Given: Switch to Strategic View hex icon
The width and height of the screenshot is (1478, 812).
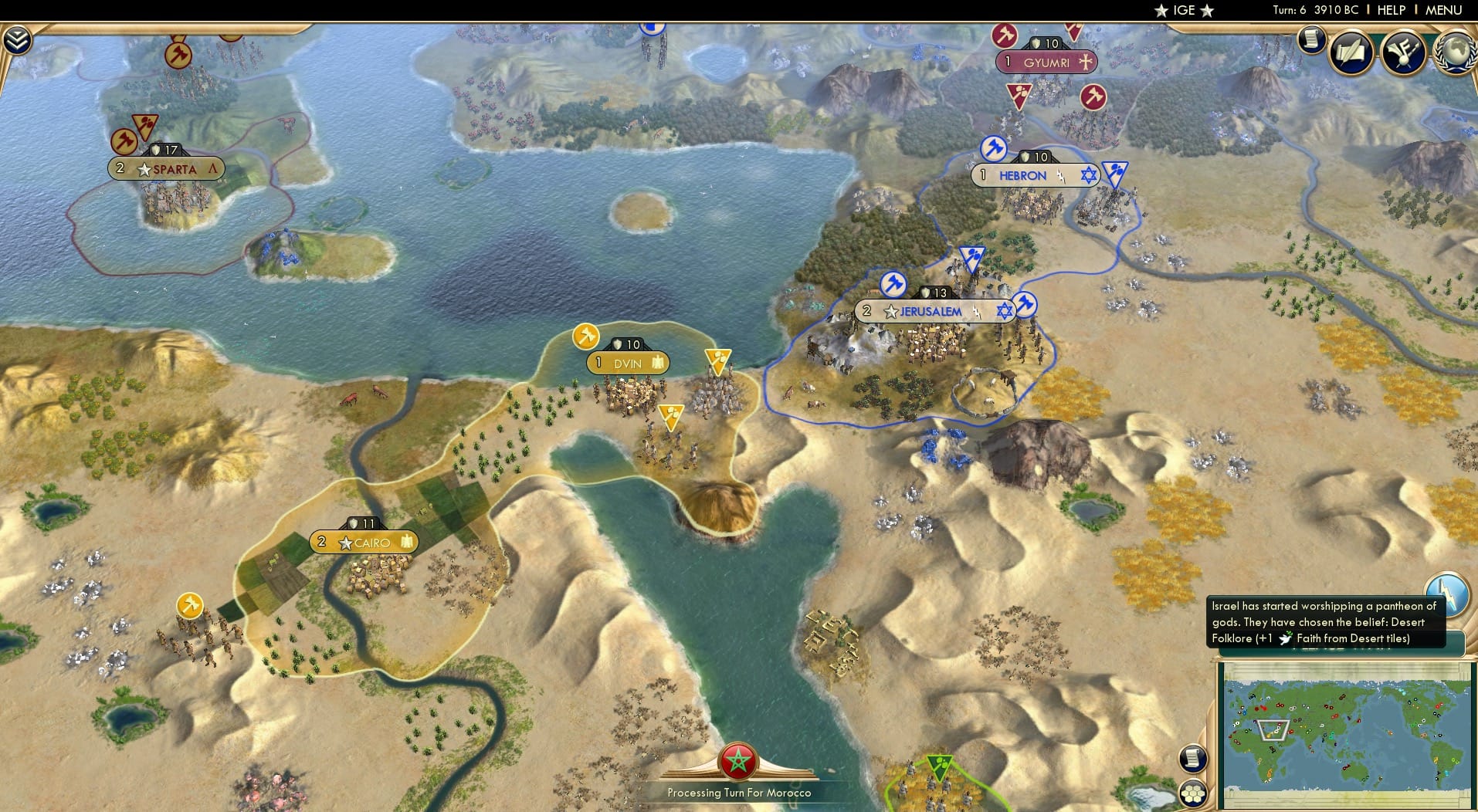Looking at the screenshot, I should 1193,792.
